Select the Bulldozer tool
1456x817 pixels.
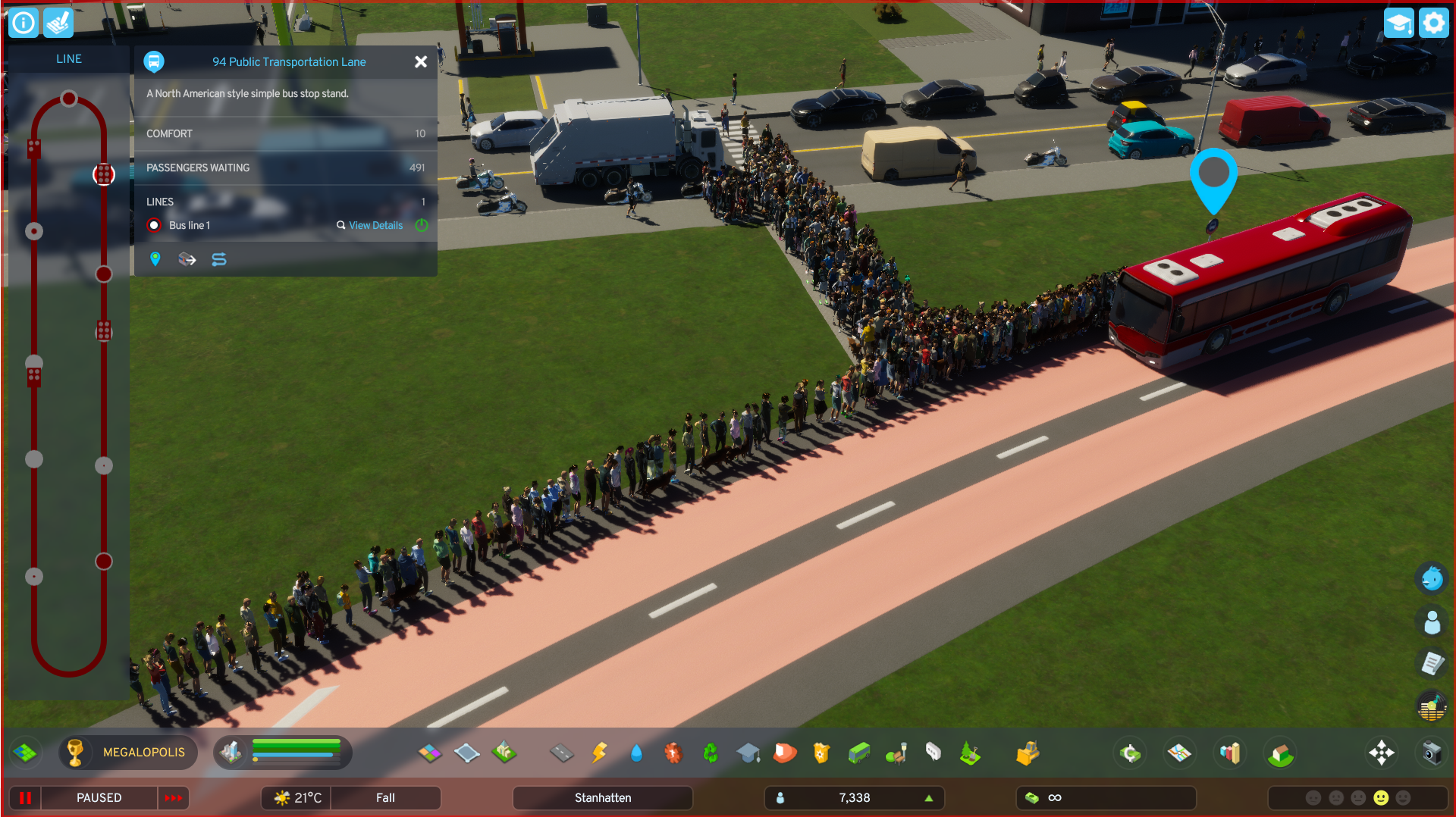[x=1028, y=753]
